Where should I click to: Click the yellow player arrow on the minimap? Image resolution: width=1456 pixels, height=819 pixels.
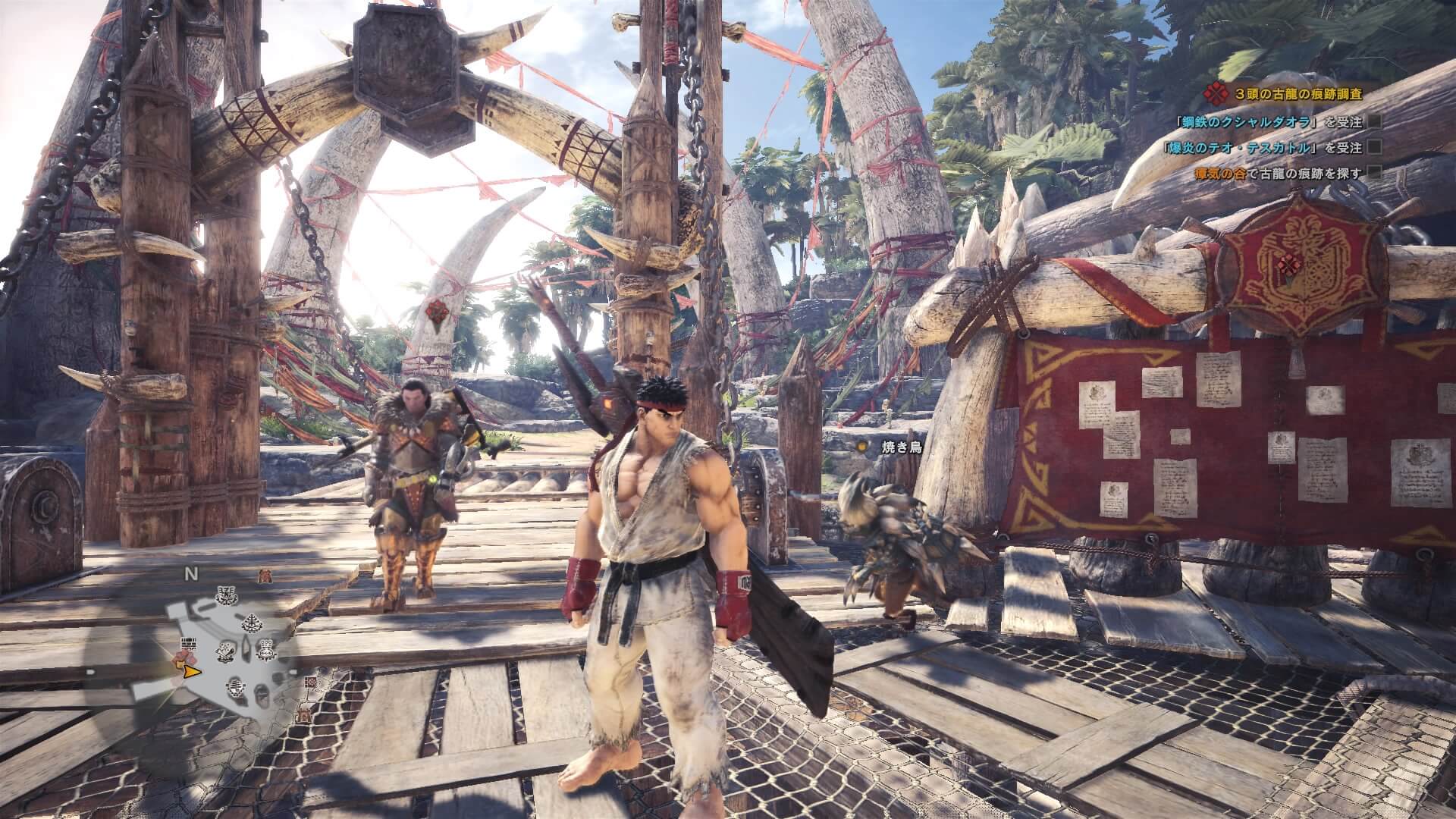(191, 671)
